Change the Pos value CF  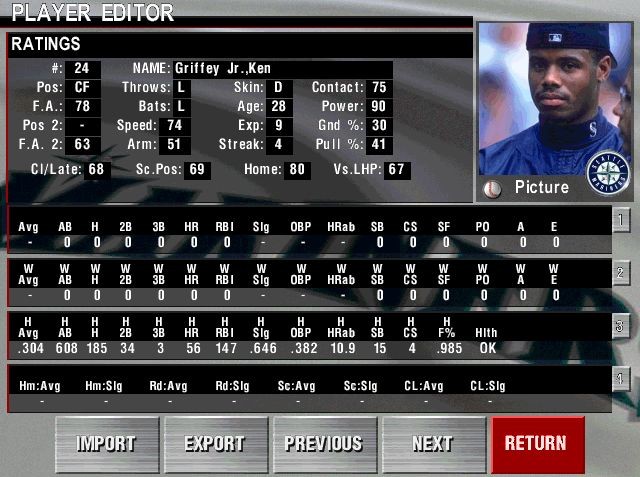pos(82,88)
